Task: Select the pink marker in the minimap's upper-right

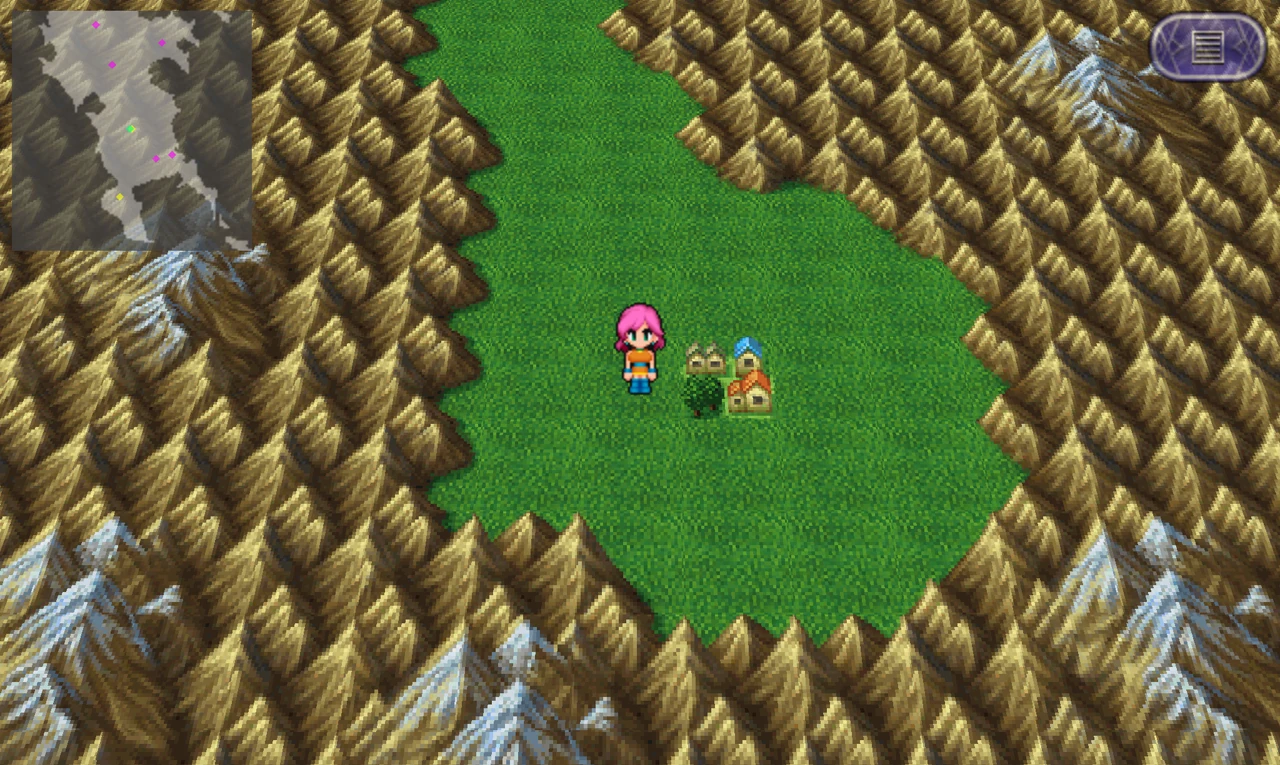Action: (x=162, y=42)
